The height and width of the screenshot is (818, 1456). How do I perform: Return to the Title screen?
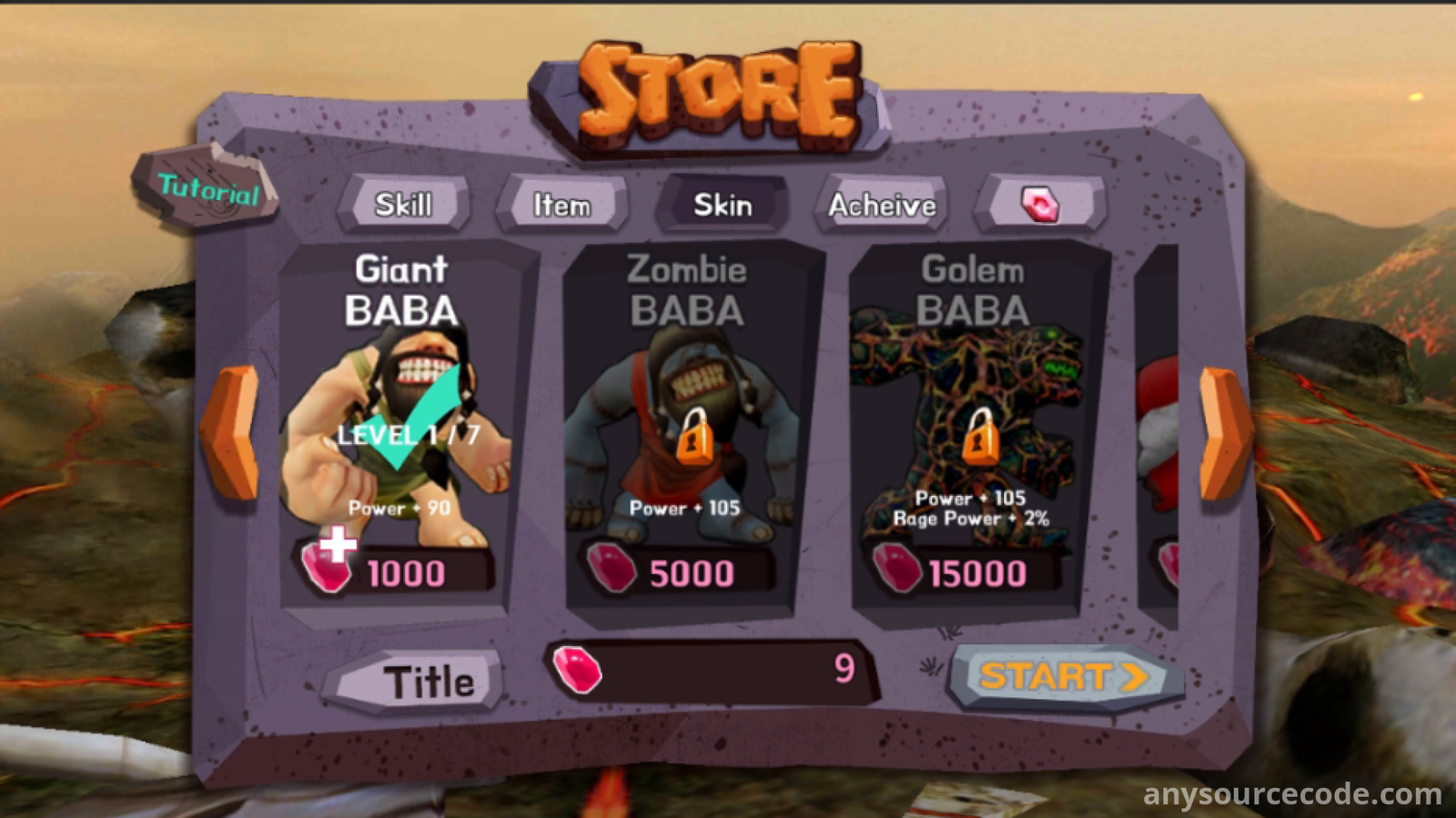click(419, 682)
